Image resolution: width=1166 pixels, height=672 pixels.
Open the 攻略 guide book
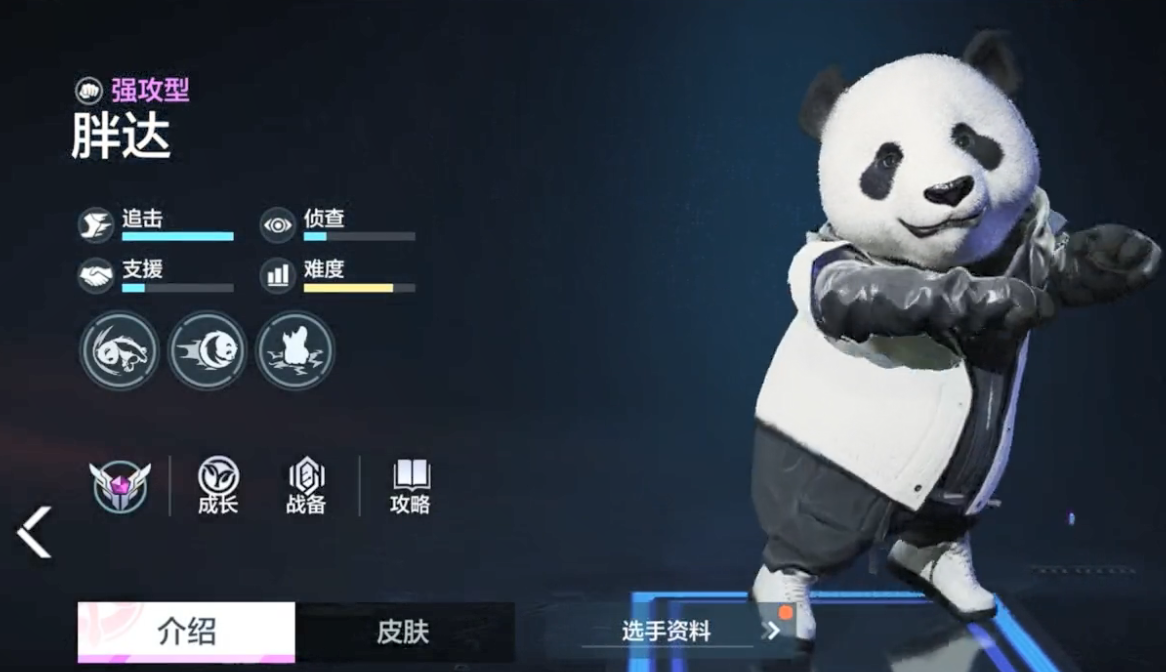click(410, 486)
